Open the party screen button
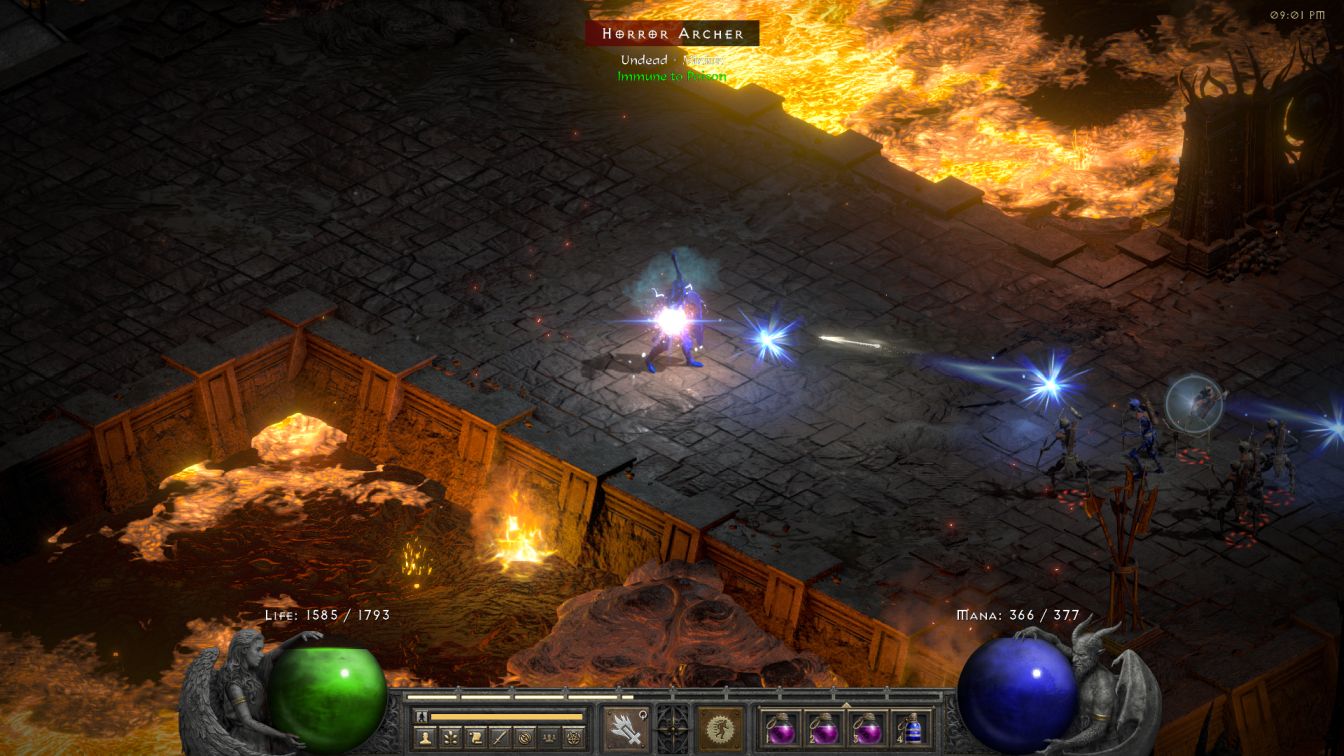This screenshot has width=1344, height=756. click(x=547, y=738)
